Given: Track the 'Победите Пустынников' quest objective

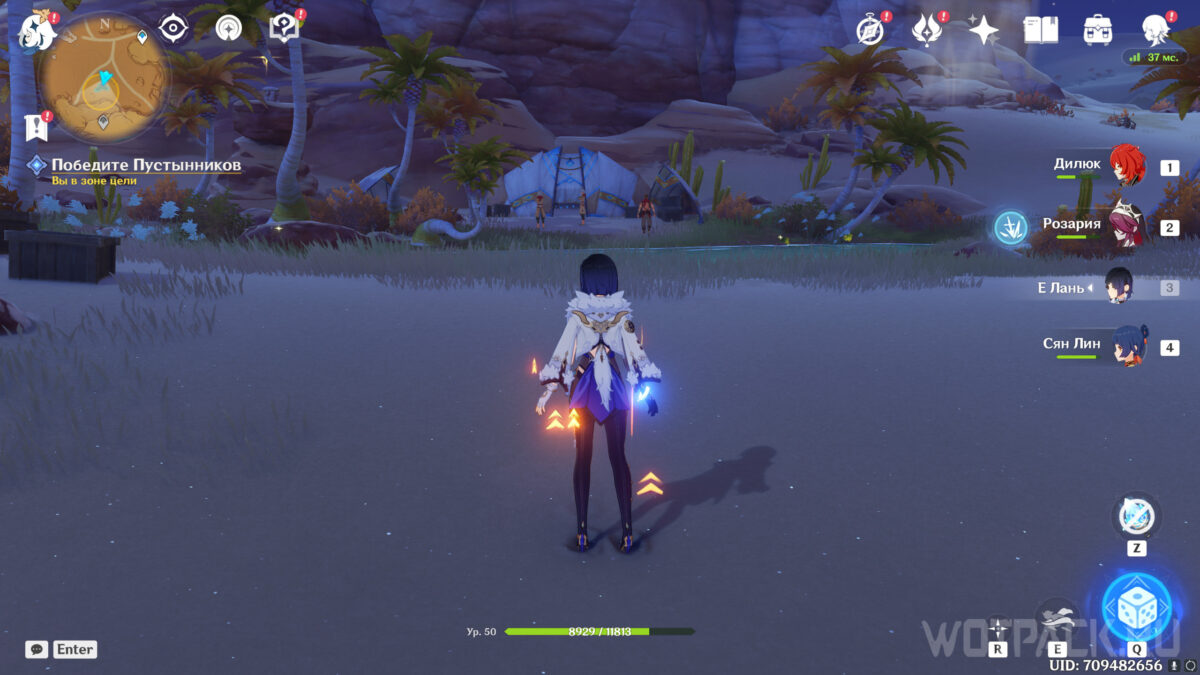Looking at the screenshot, I should tap(145, 165).
